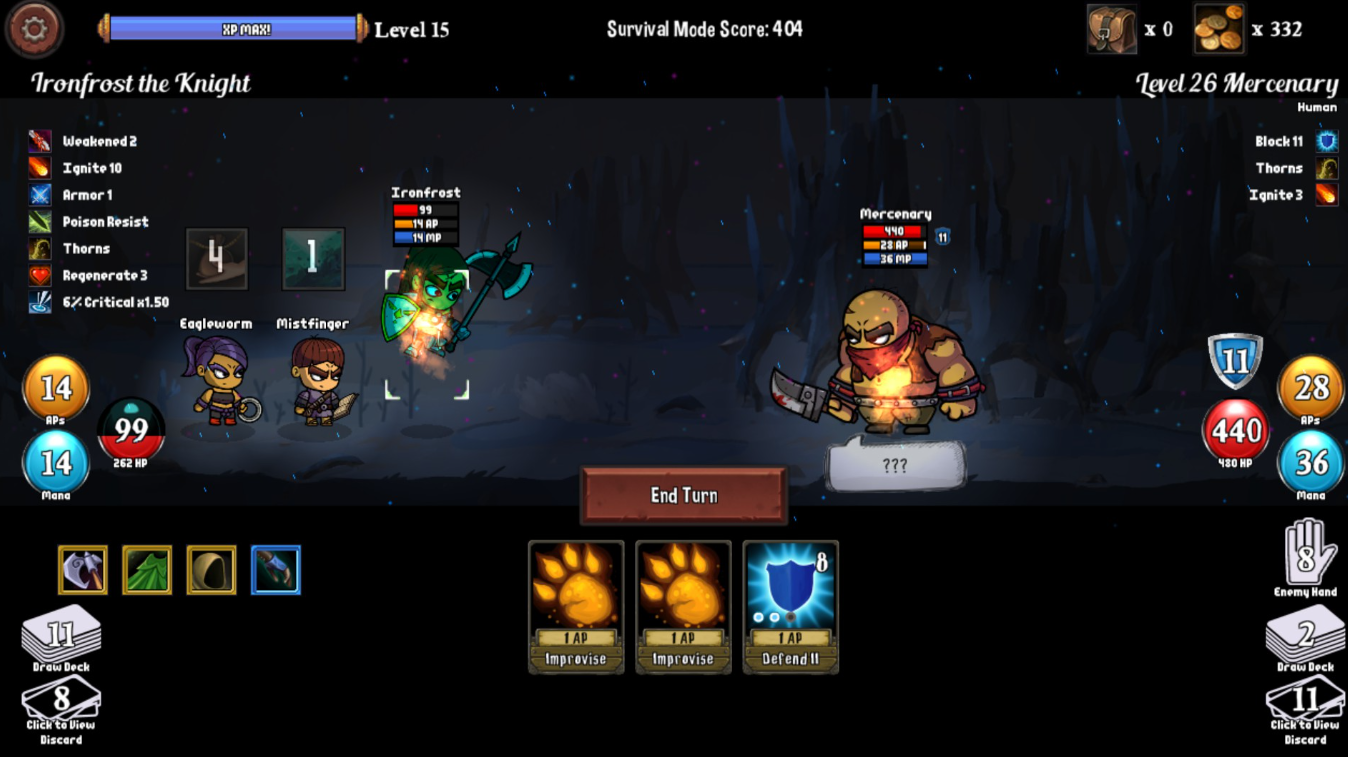
Task: End the current turn
Action: [684, 495]
